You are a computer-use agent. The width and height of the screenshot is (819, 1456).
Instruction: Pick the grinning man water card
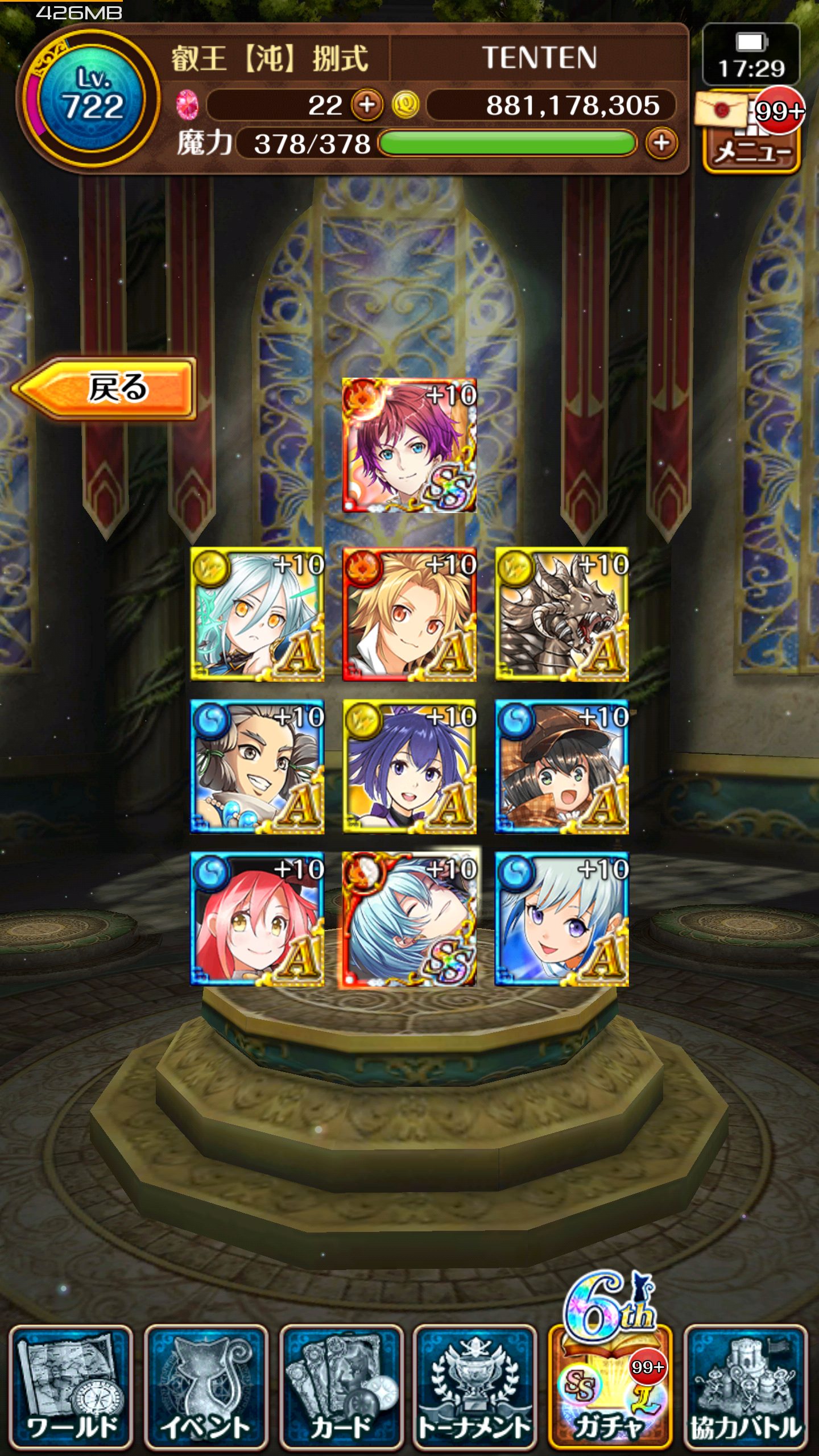point(257,767)
